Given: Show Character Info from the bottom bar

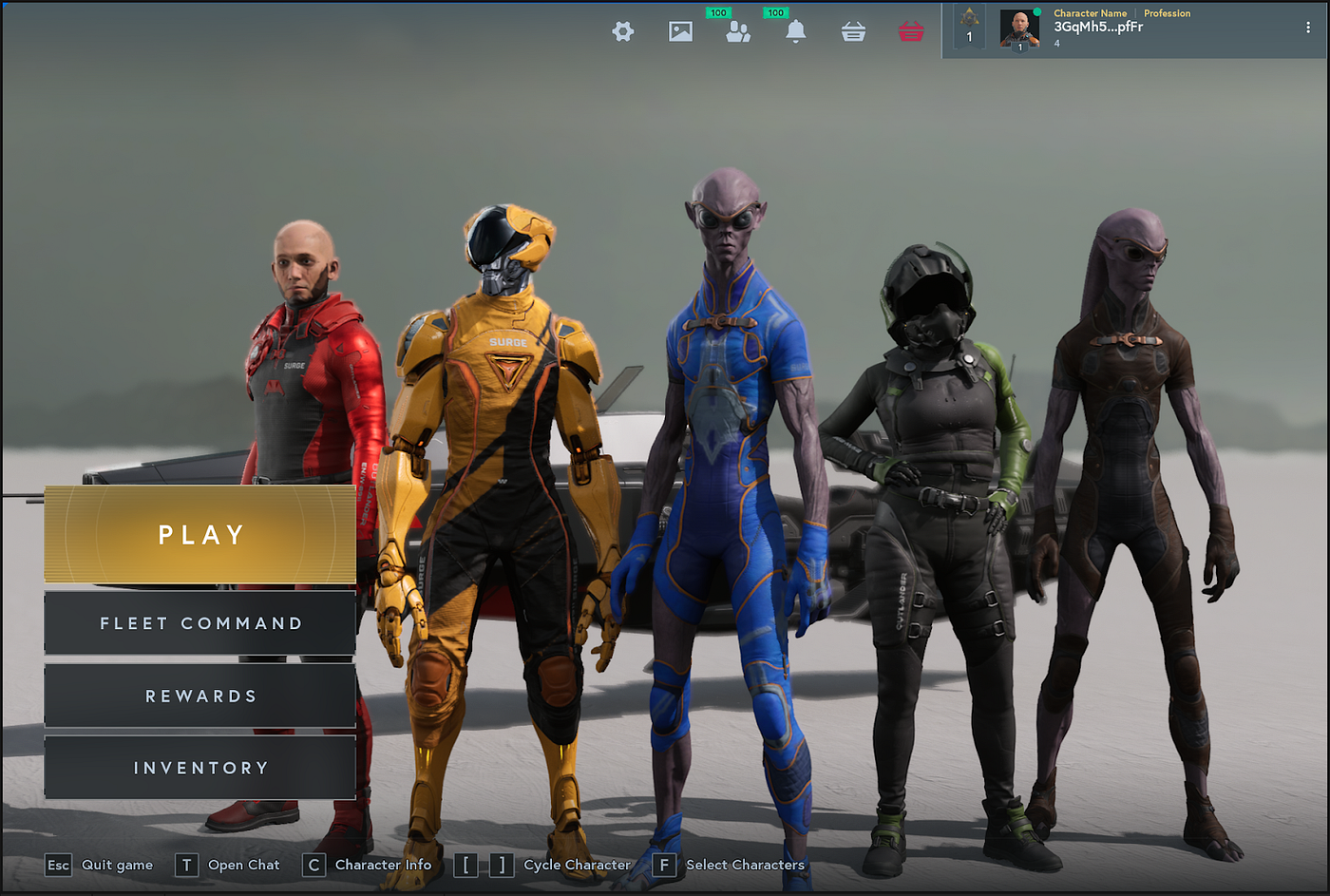Looking at the screenshot, I should point(367,865).
